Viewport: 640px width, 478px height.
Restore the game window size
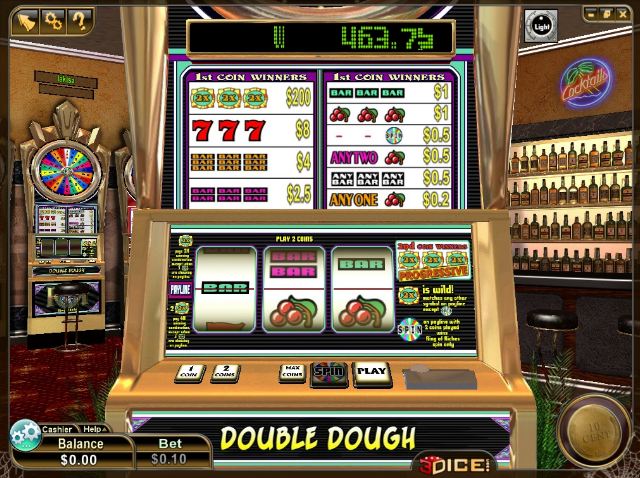pyautogui.click(x=608, y=14)
